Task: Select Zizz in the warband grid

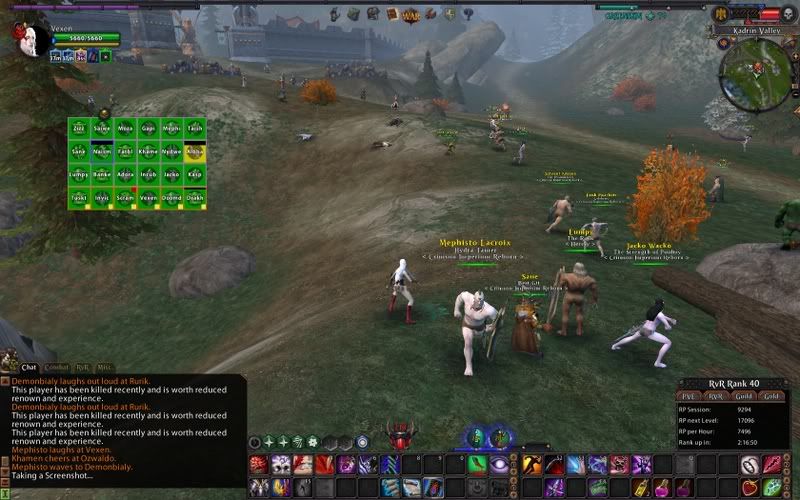Action: click(x=78, y=129)
